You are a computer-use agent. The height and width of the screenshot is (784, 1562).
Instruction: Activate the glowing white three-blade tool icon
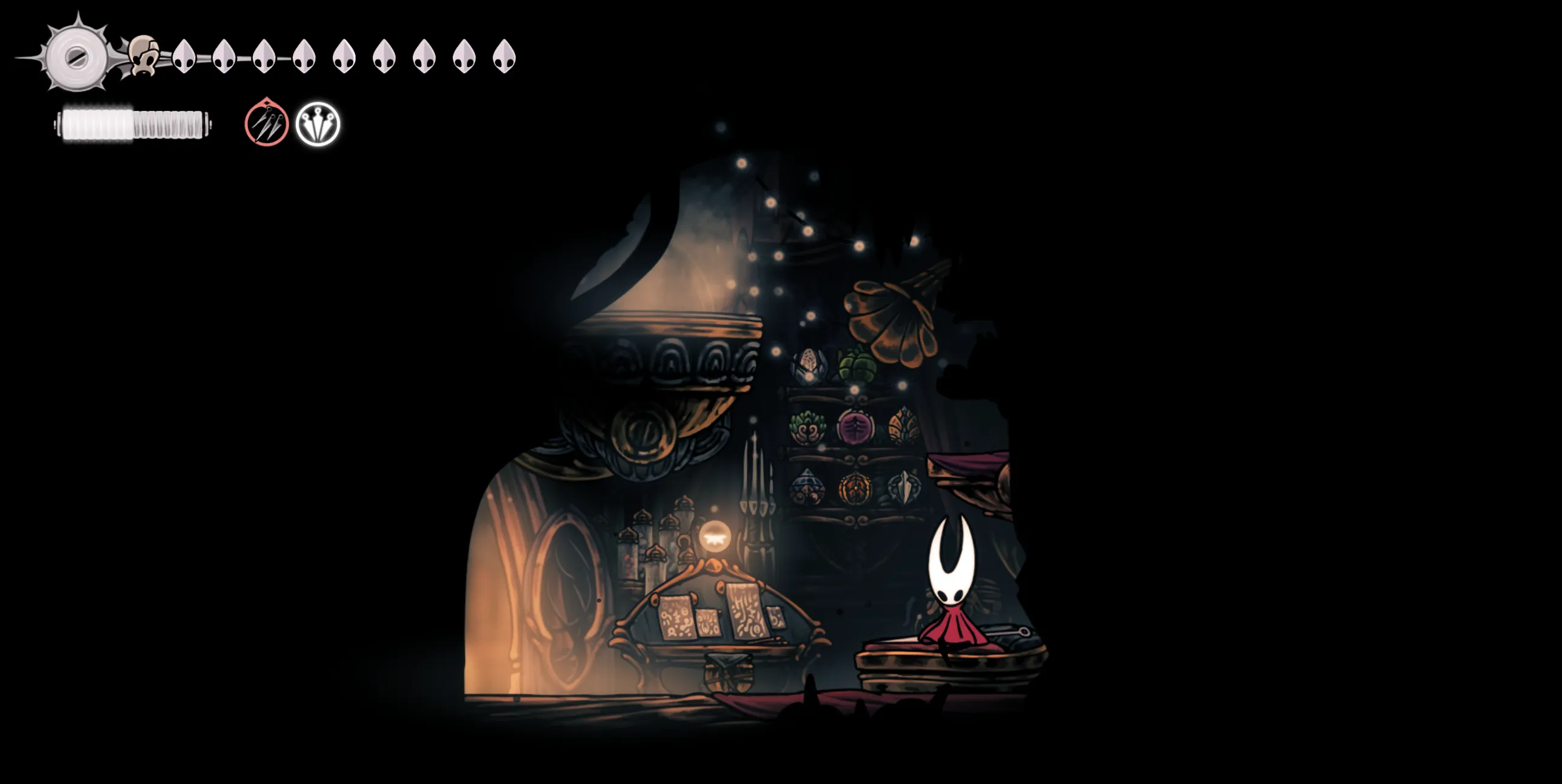click(x=318, y=124)
